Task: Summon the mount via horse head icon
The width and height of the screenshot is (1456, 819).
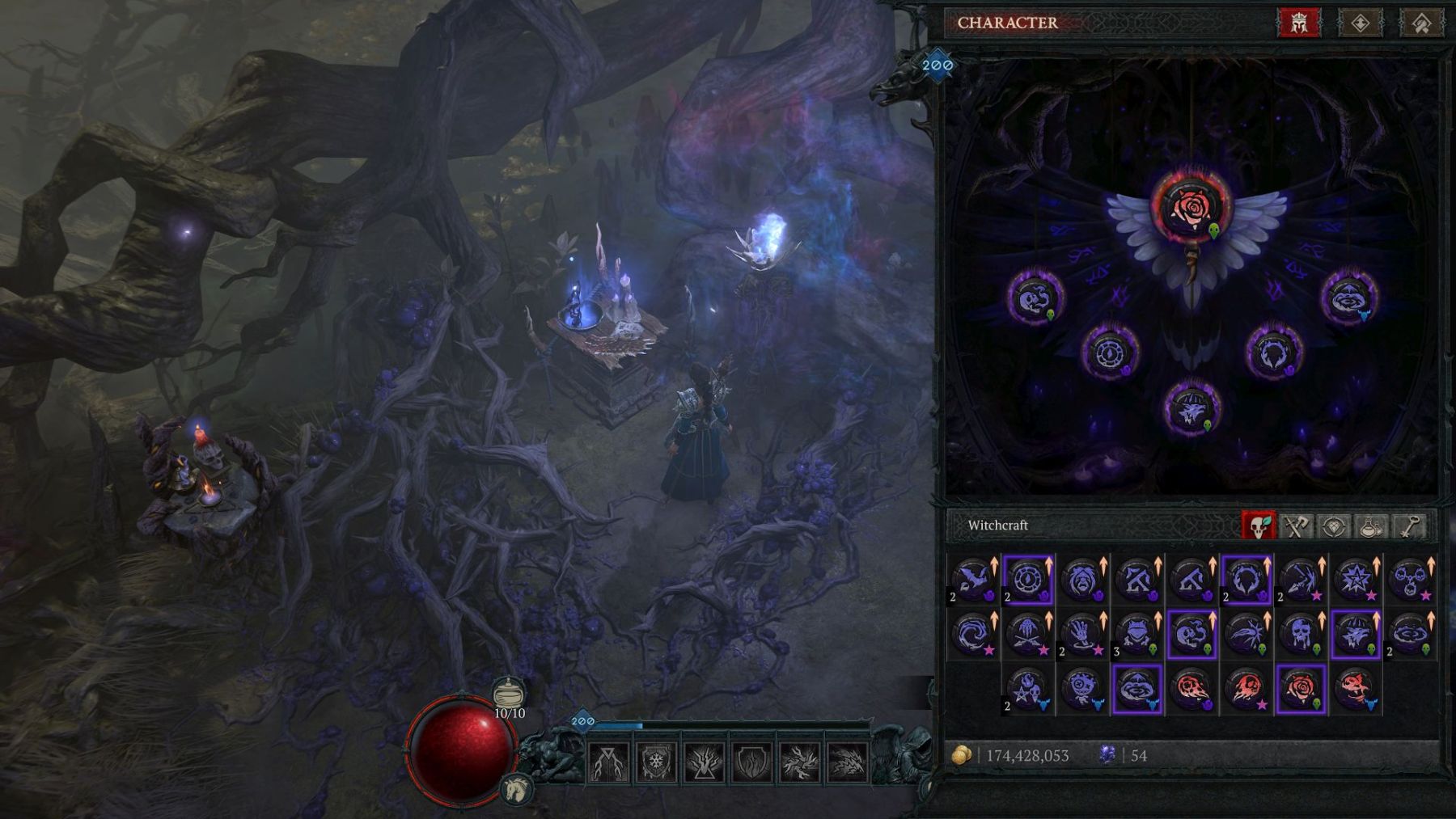Action: [516, 787]
